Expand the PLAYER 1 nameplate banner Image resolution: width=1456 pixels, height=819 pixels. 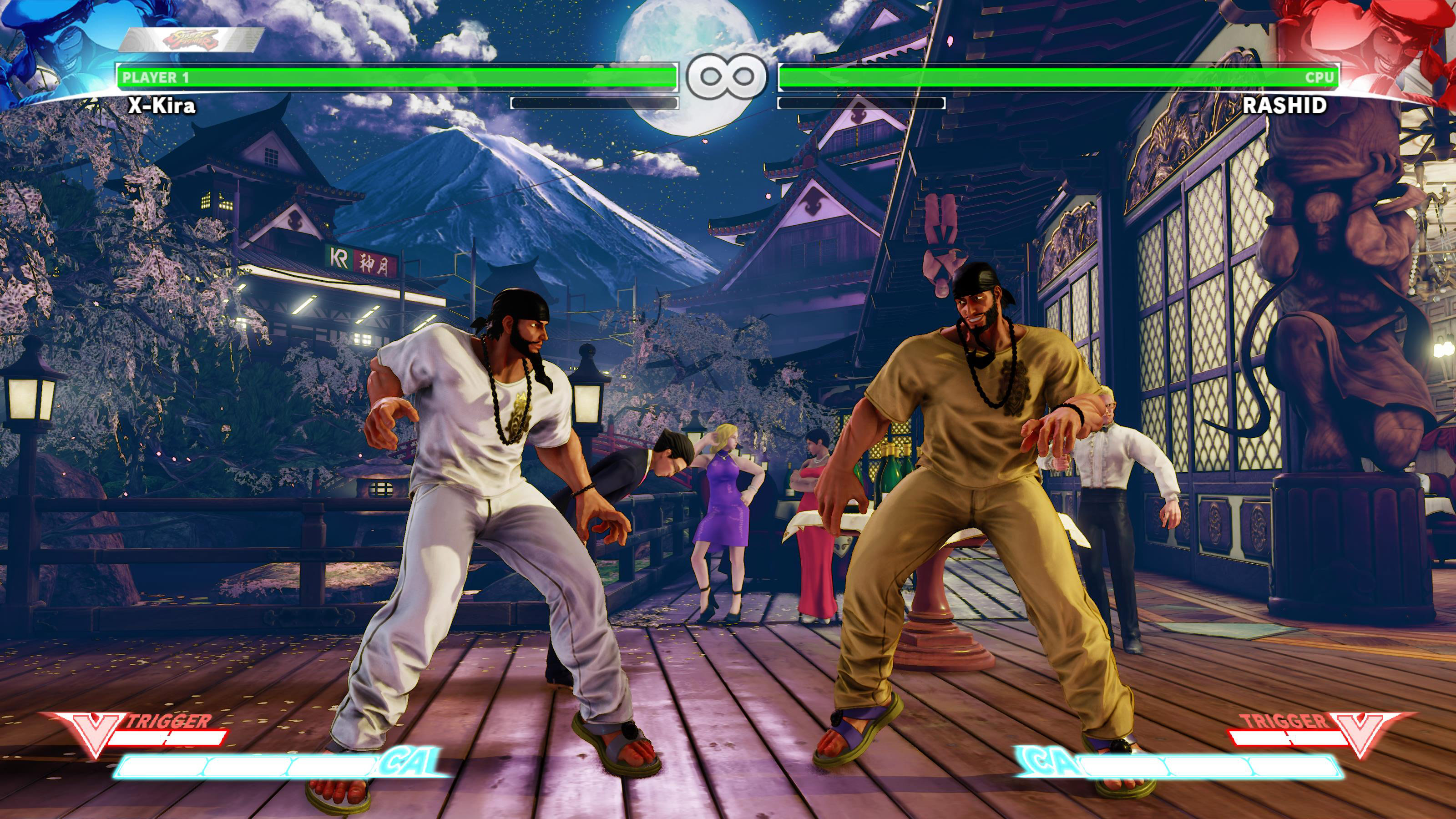[396, 76]
